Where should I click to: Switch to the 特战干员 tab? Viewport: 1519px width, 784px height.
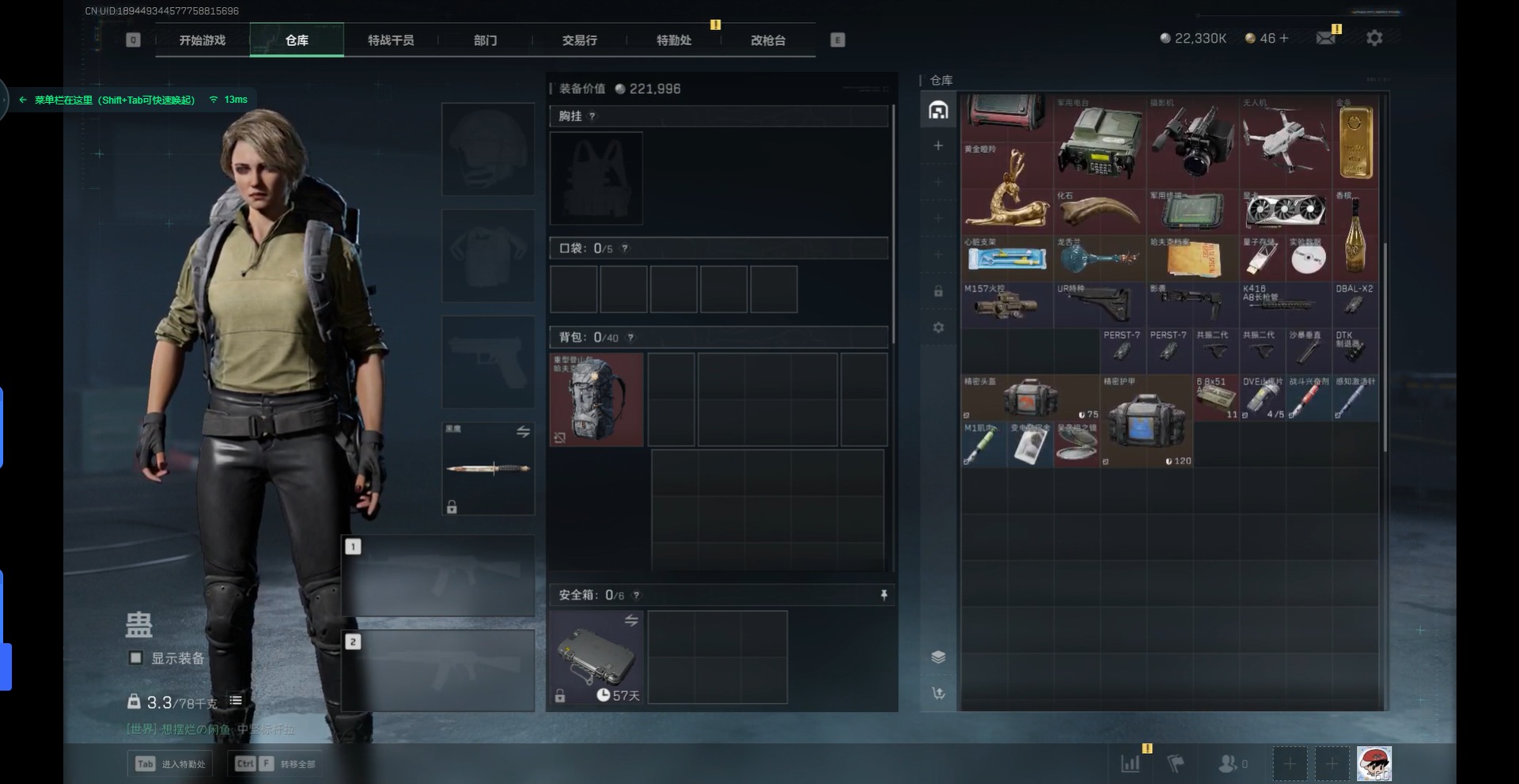(391, 40)
